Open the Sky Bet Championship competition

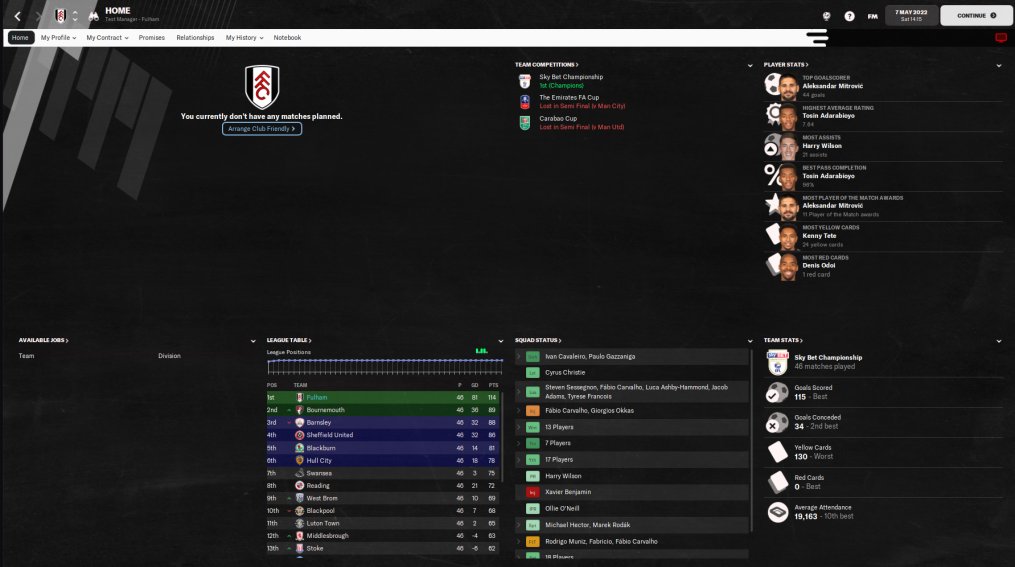[571, 77]
